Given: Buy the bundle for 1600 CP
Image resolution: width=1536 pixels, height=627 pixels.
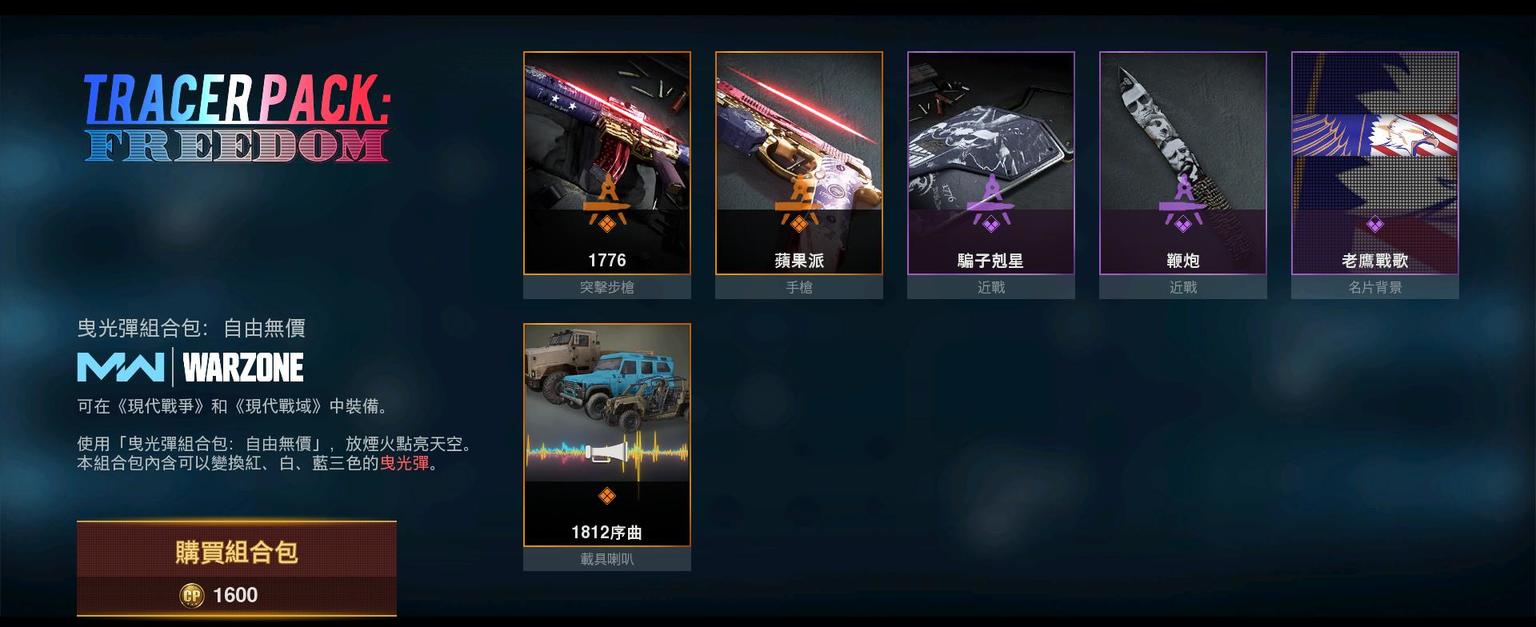Looking at the screenshot, I should 237,568.
